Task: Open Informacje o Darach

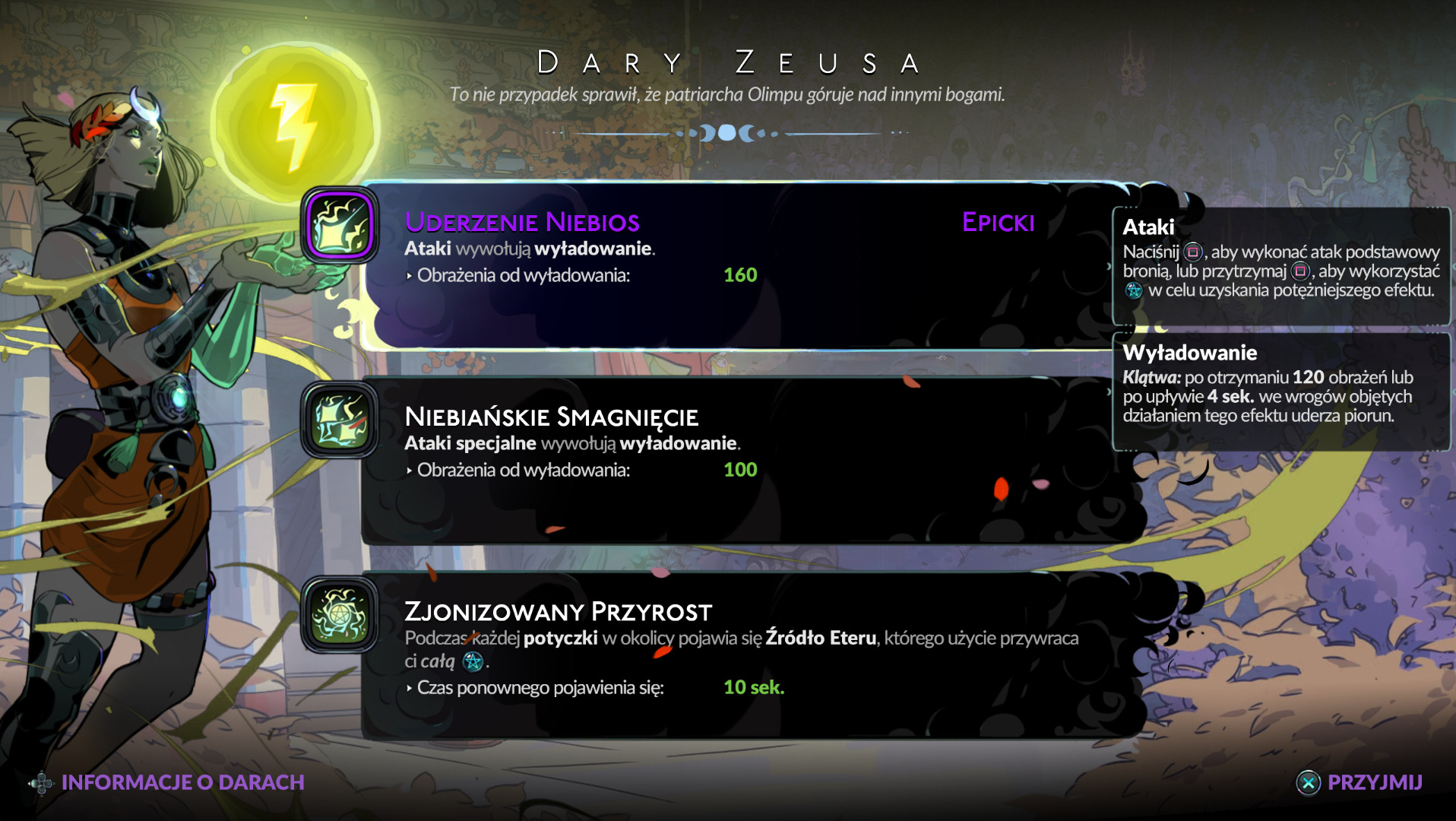Action: [x=167, y=782]
